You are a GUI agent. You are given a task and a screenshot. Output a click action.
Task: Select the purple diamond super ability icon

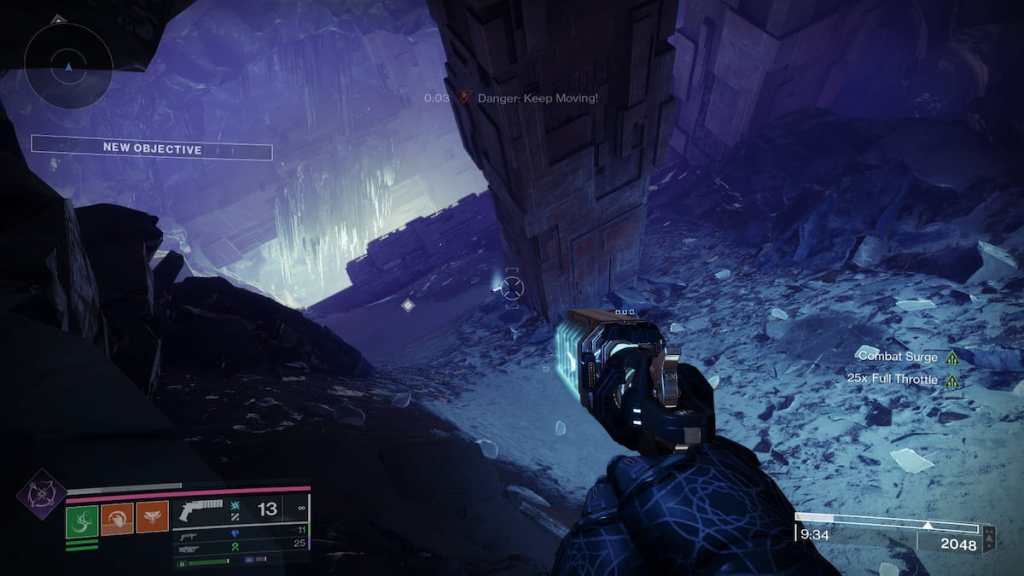click(41, 492)
